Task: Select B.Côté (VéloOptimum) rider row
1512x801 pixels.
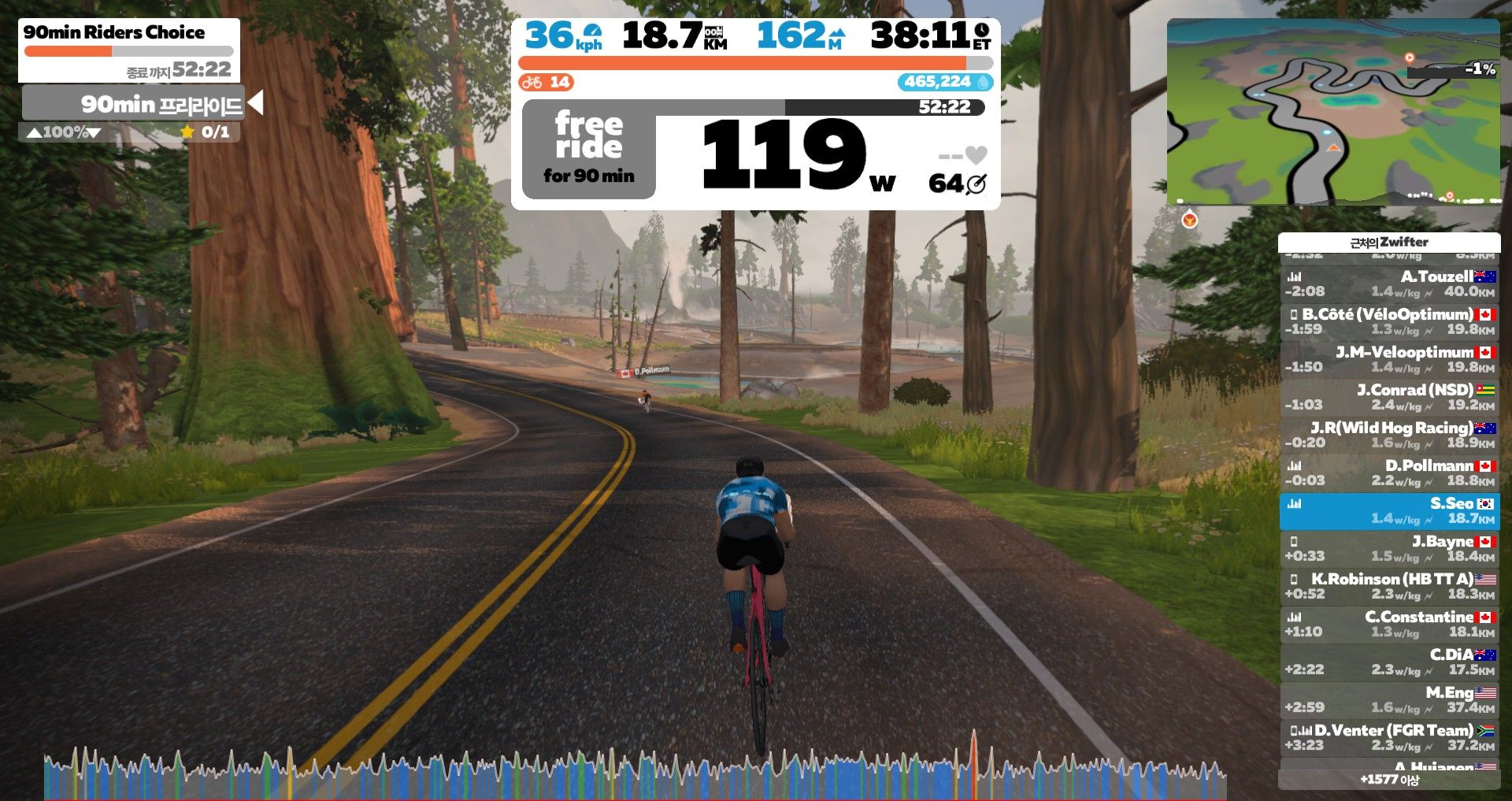Action: [1389, 321]
